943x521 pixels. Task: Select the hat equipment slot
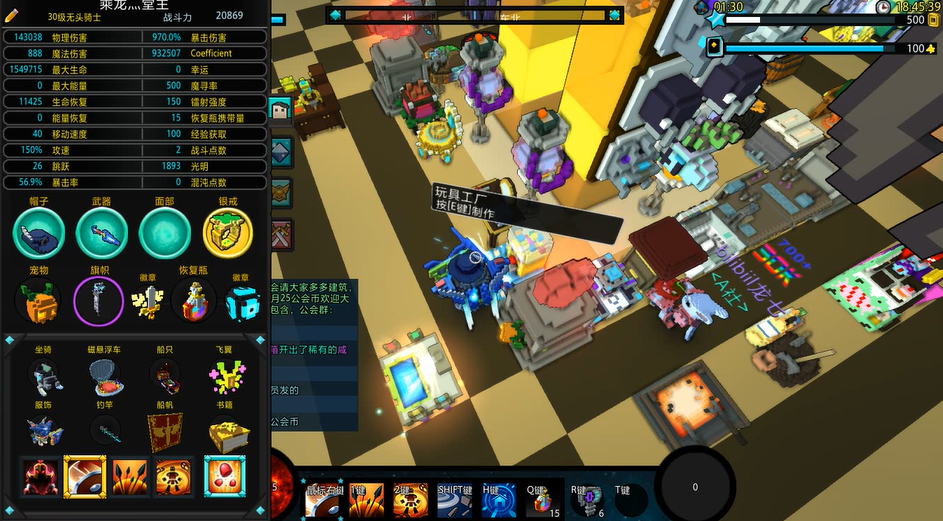[39, 232]
